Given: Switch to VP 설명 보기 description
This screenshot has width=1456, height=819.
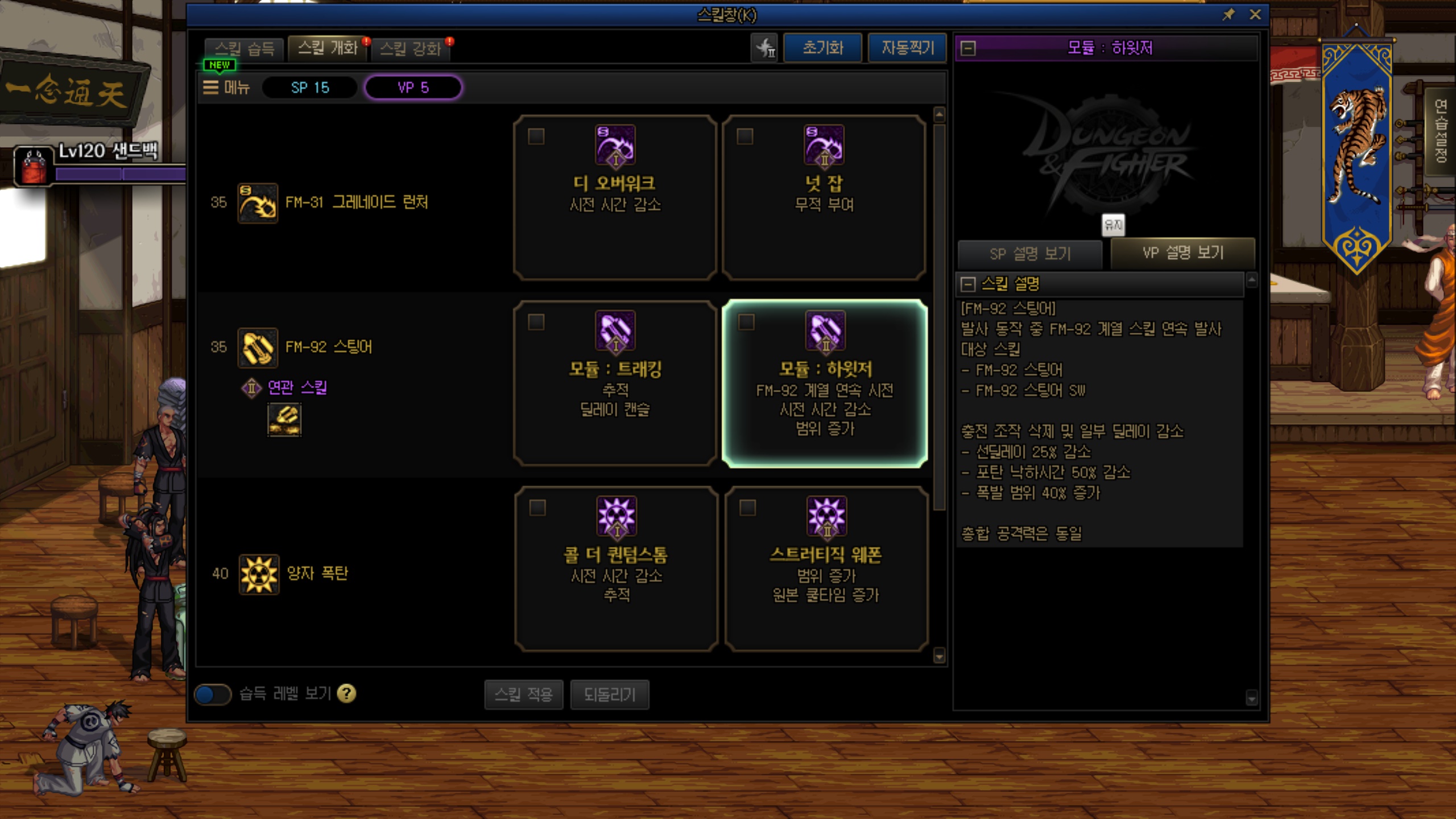Looking at the screenshot, I should pos(1182,253).
